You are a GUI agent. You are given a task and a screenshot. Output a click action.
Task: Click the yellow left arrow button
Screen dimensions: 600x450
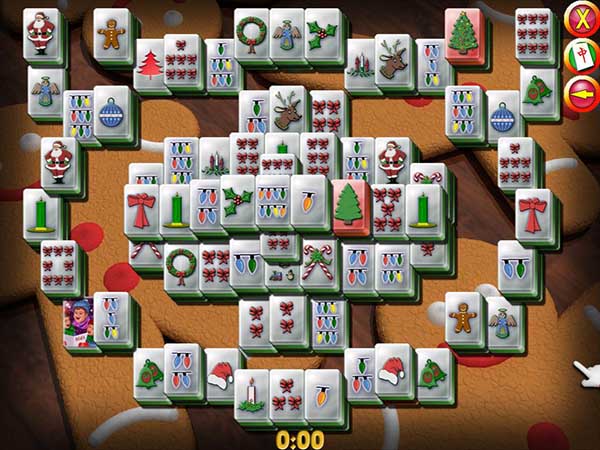(x=581, y=93)
